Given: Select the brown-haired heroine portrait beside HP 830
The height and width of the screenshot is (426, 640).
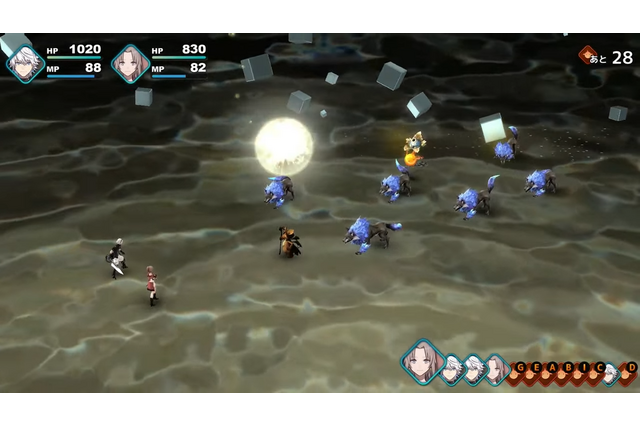Looking at the screenshot, I should 130,62.
